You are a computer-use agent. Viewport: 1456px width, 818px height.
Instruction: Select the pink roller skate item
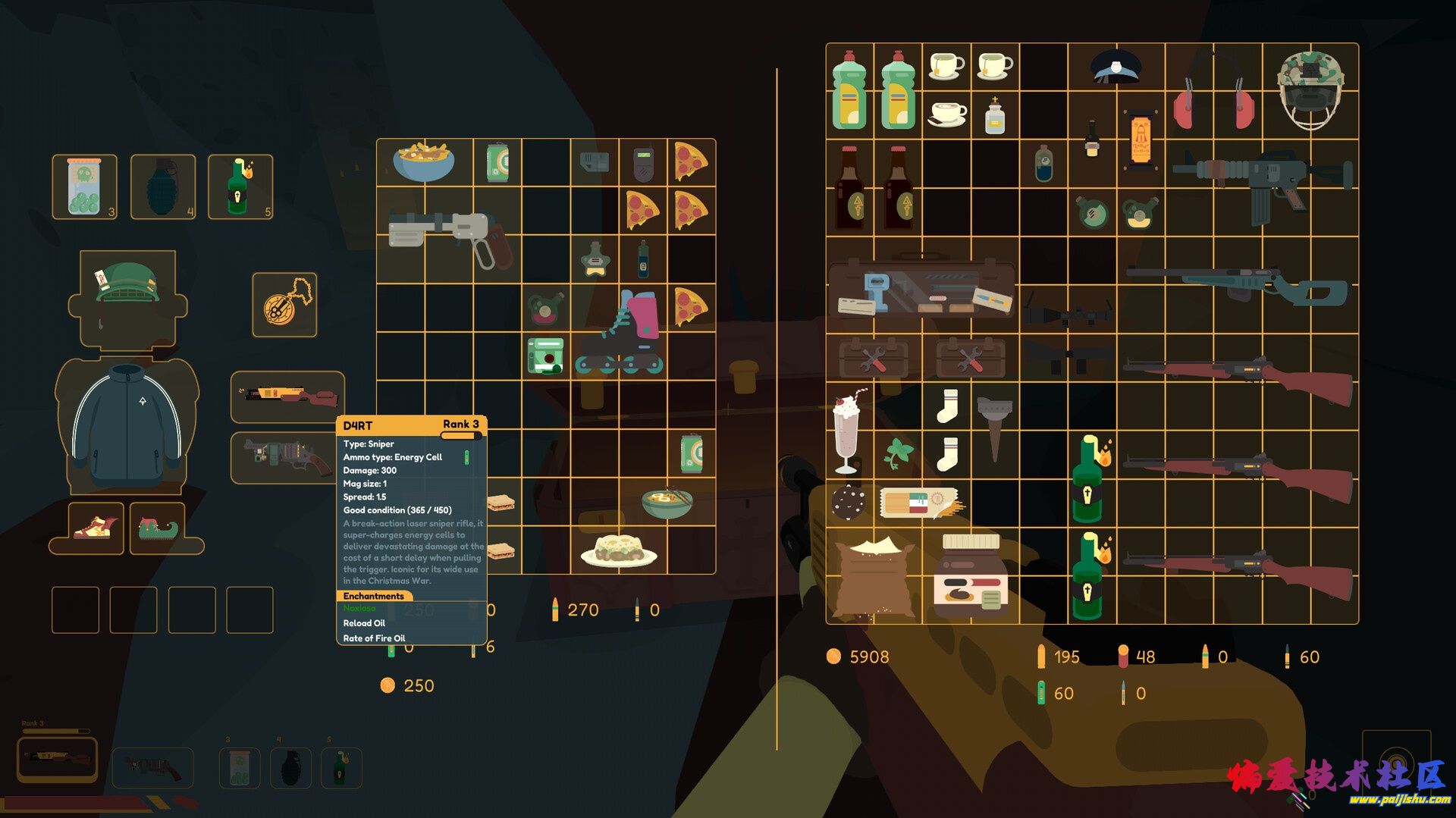(621, 333)
